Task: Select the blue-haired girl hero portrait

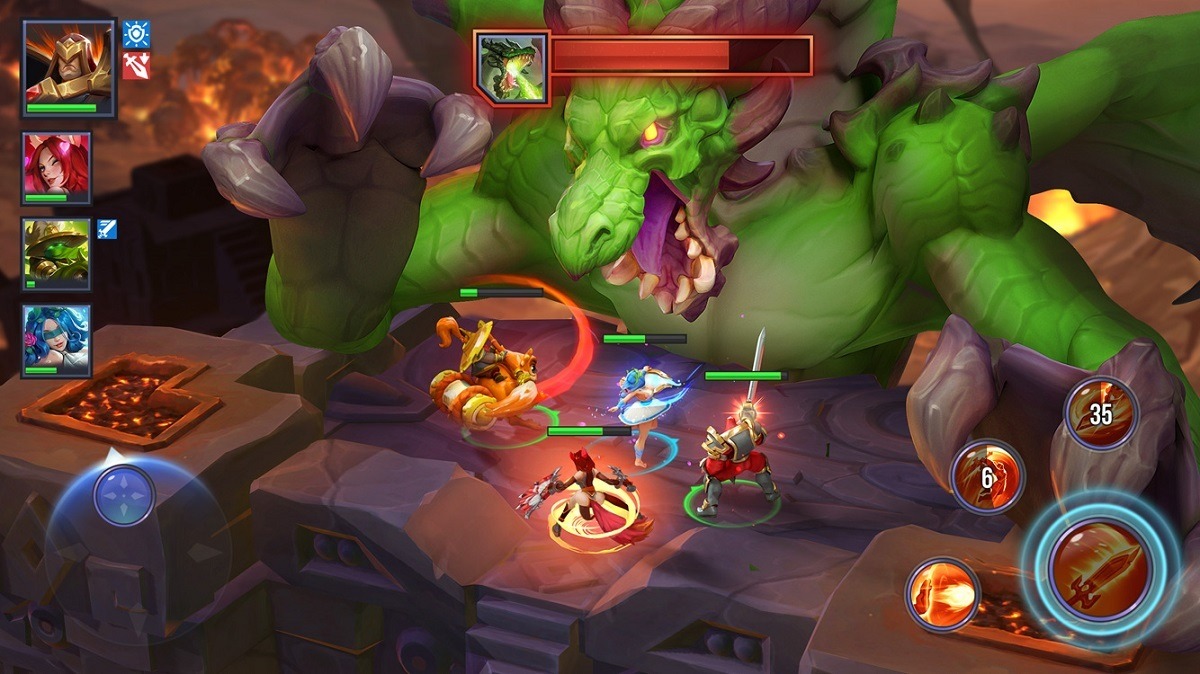Action: coord(57,340)
